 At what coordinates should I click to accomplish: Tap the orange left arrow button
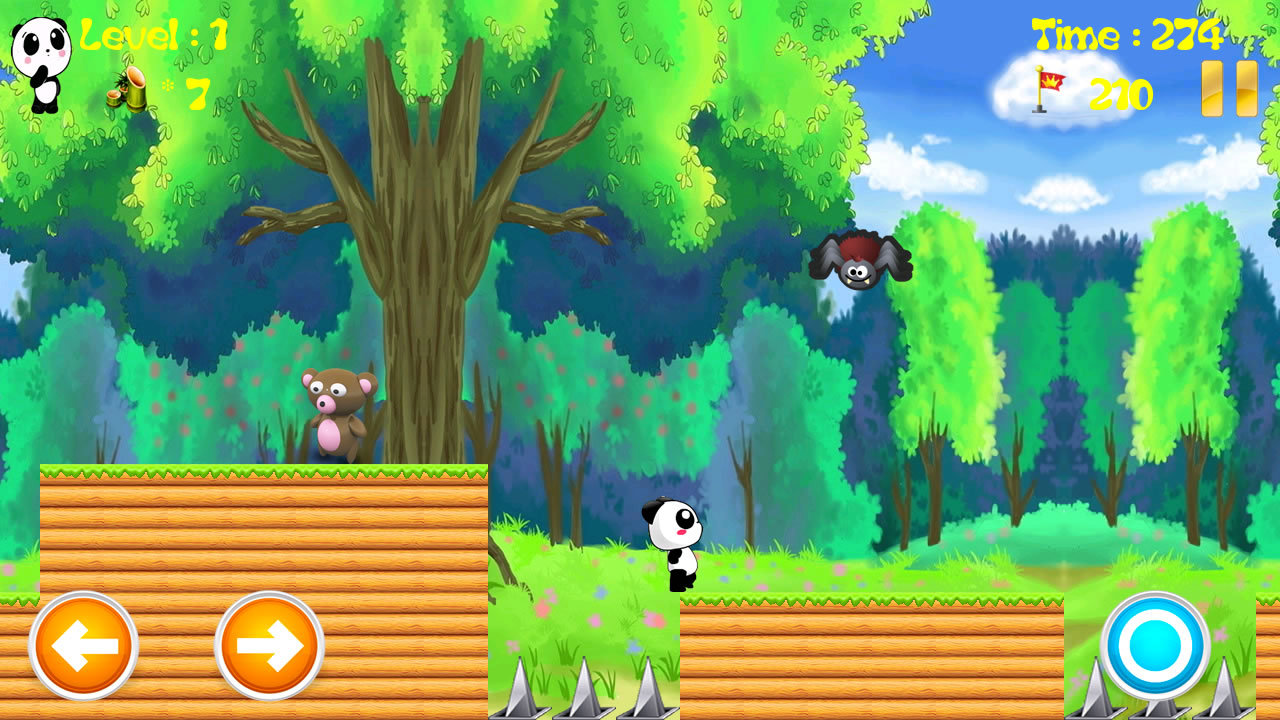pyautogui.click(x=83, y=646)
